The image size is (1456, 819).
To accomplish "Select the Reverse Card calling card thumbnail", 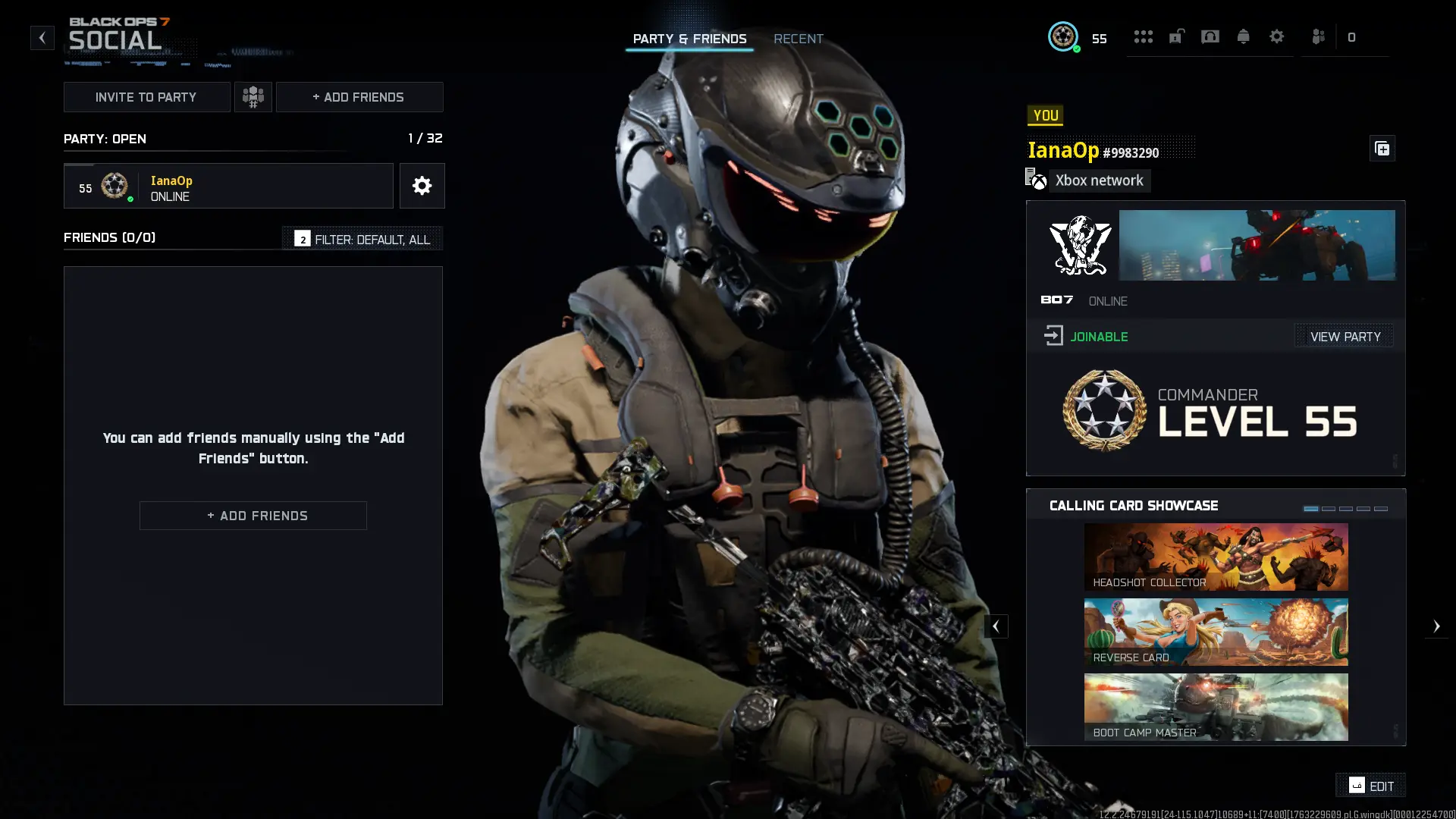I will 1215,632.
